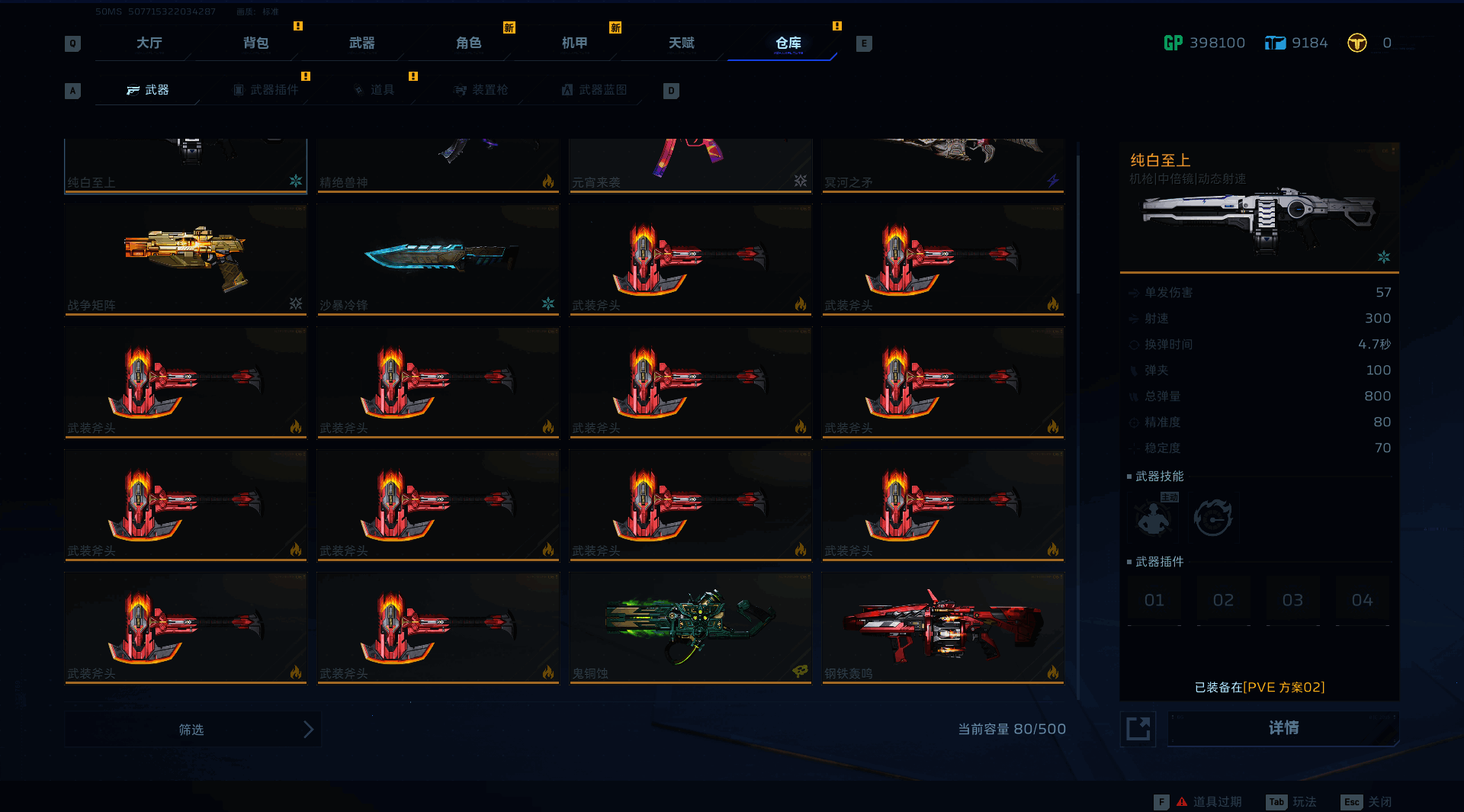The height and width of the screenshot is (812, 1464).
Task: Switch to the 机甲 mech tab
Action: pos(574,43)
